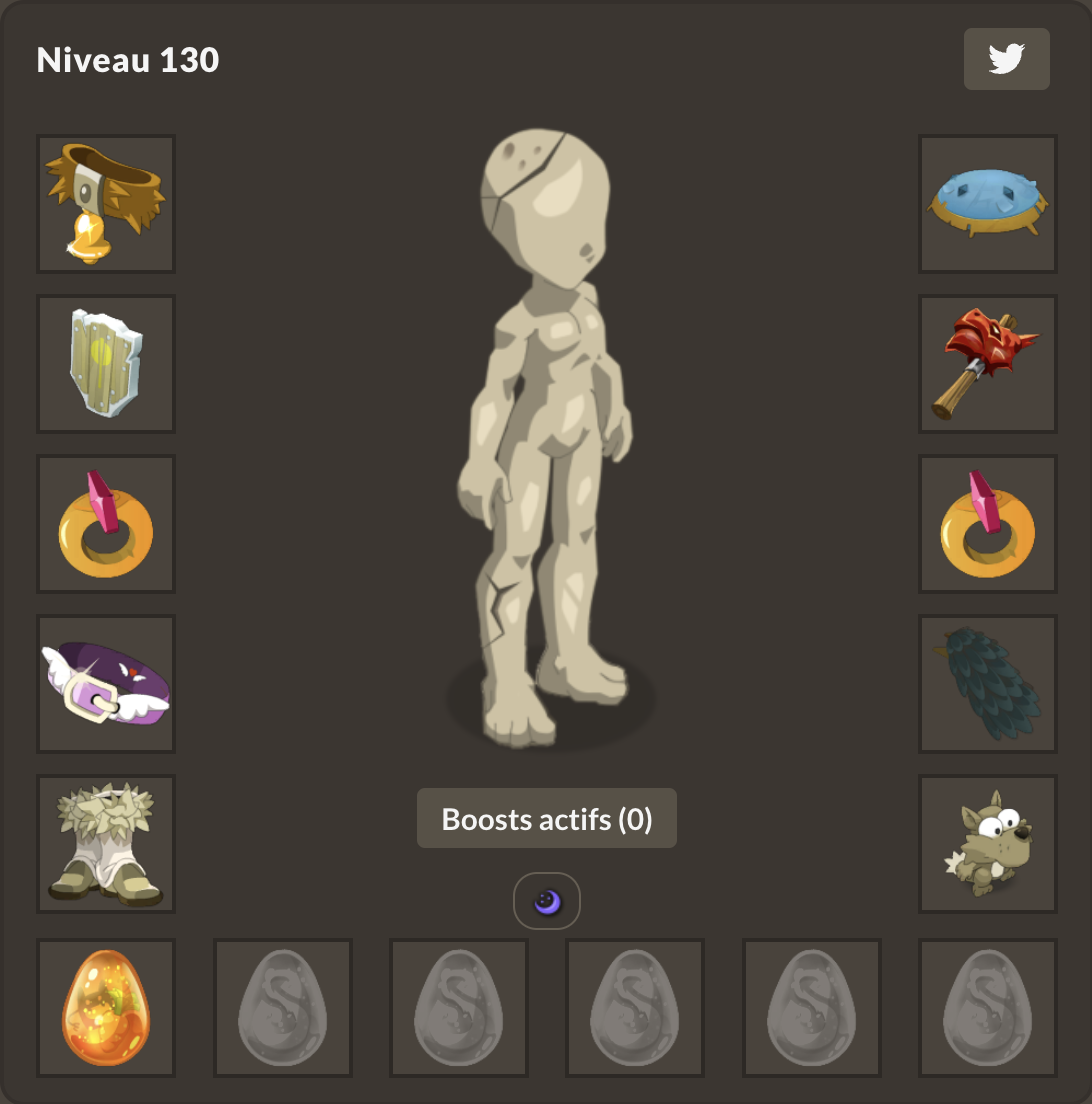This screenshot has height=1104, width=1092.
Task: Select the red hammer weapon slot
Action: tap(987, 364)
